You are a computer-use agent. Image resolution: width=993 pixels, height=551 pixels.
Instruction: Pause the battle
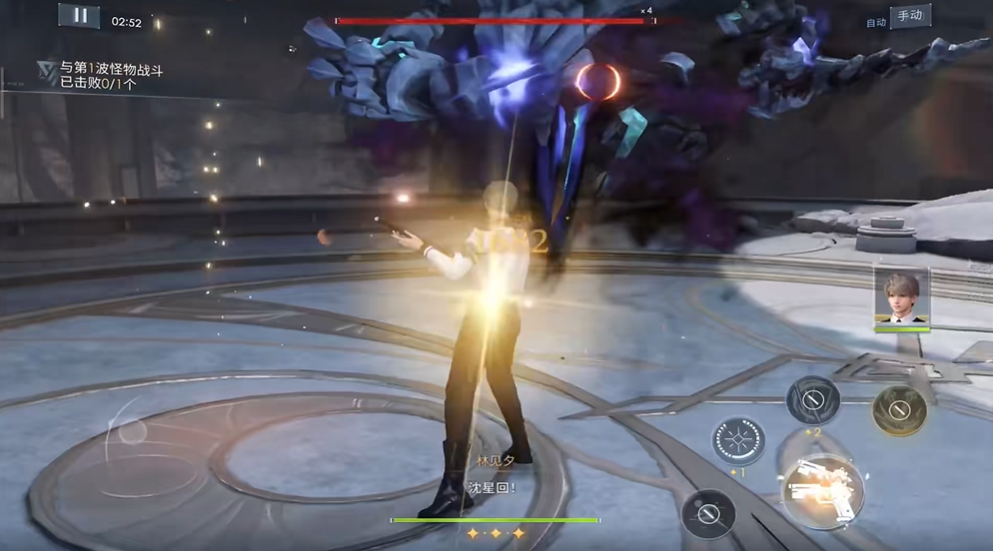(x=79, y=16)
